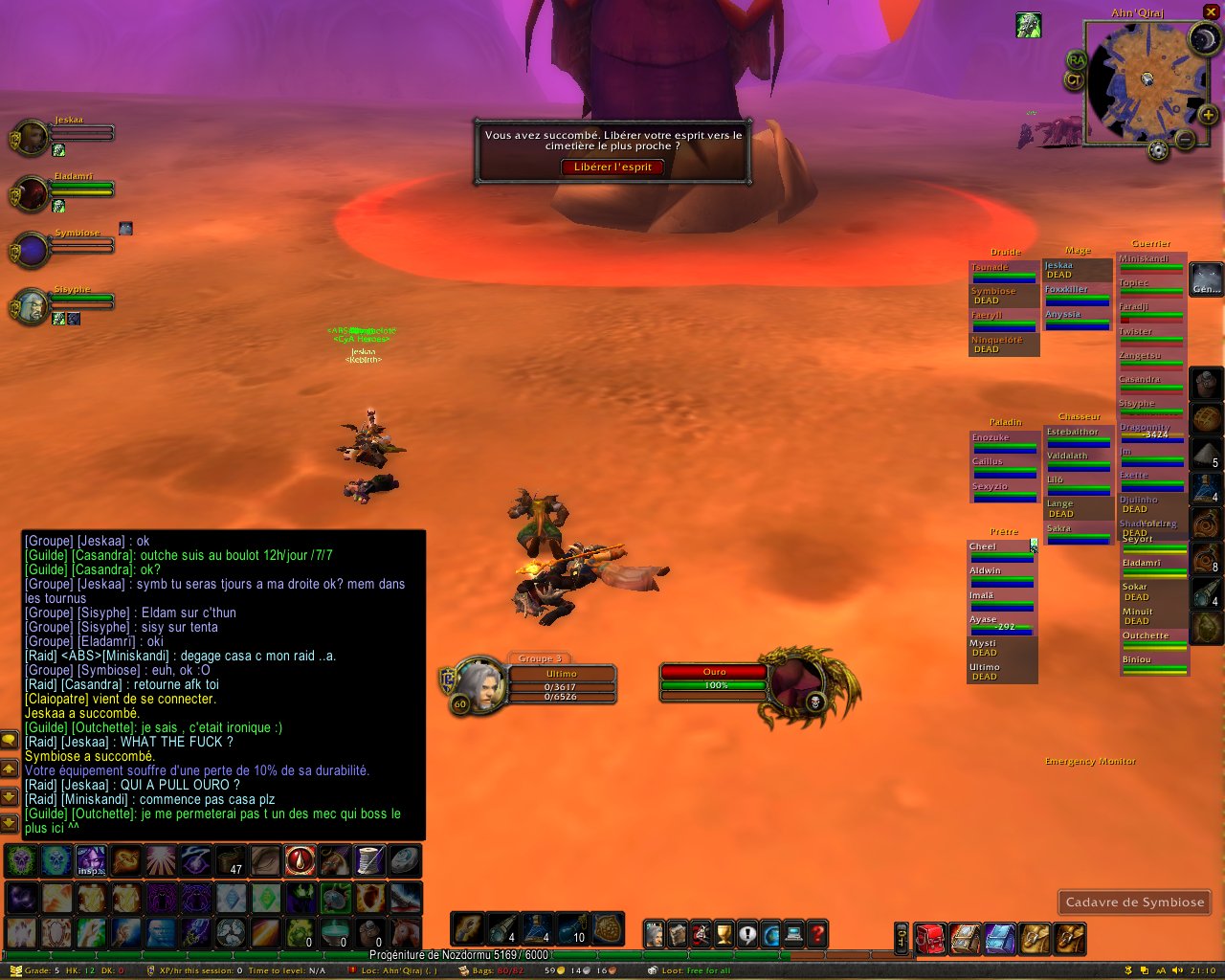This screenshot has height=980, width=1225.
Task: Open chat via the speech bubble button
Action: (x=9, y=741)
